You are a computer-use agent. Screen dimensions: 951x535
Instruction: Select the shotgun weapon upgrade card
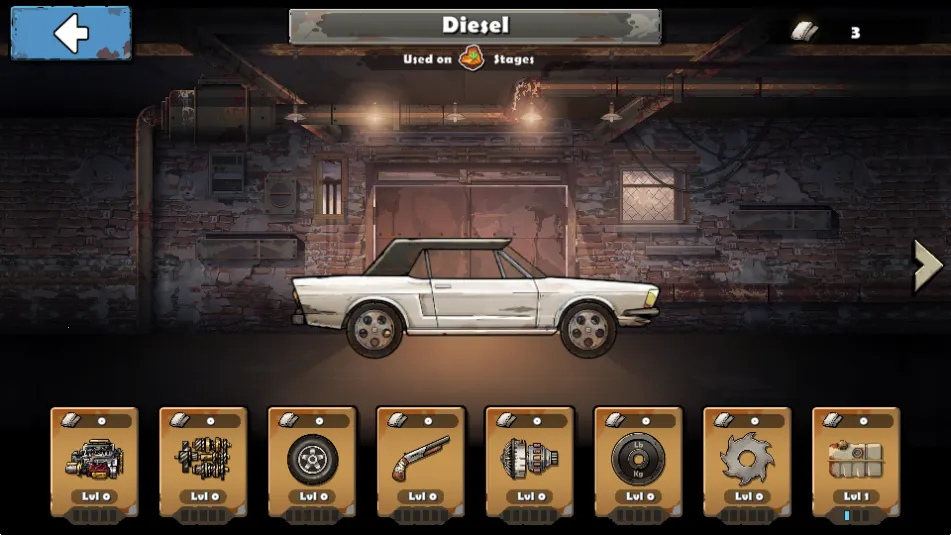[421, 461]
